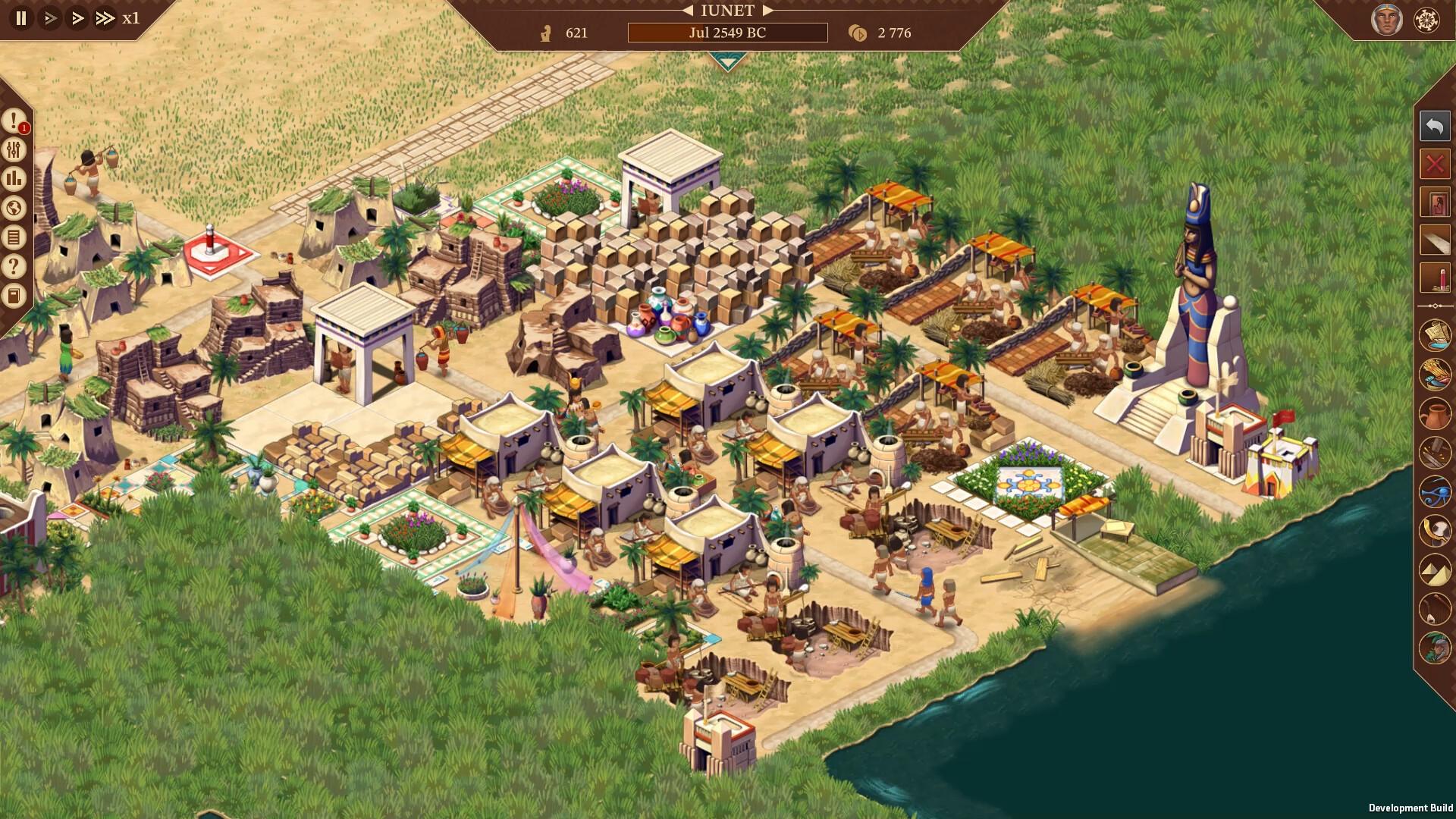View city statistics bar chart icon
This screenshot has height=819, width=1456.
tap(13, 178)
